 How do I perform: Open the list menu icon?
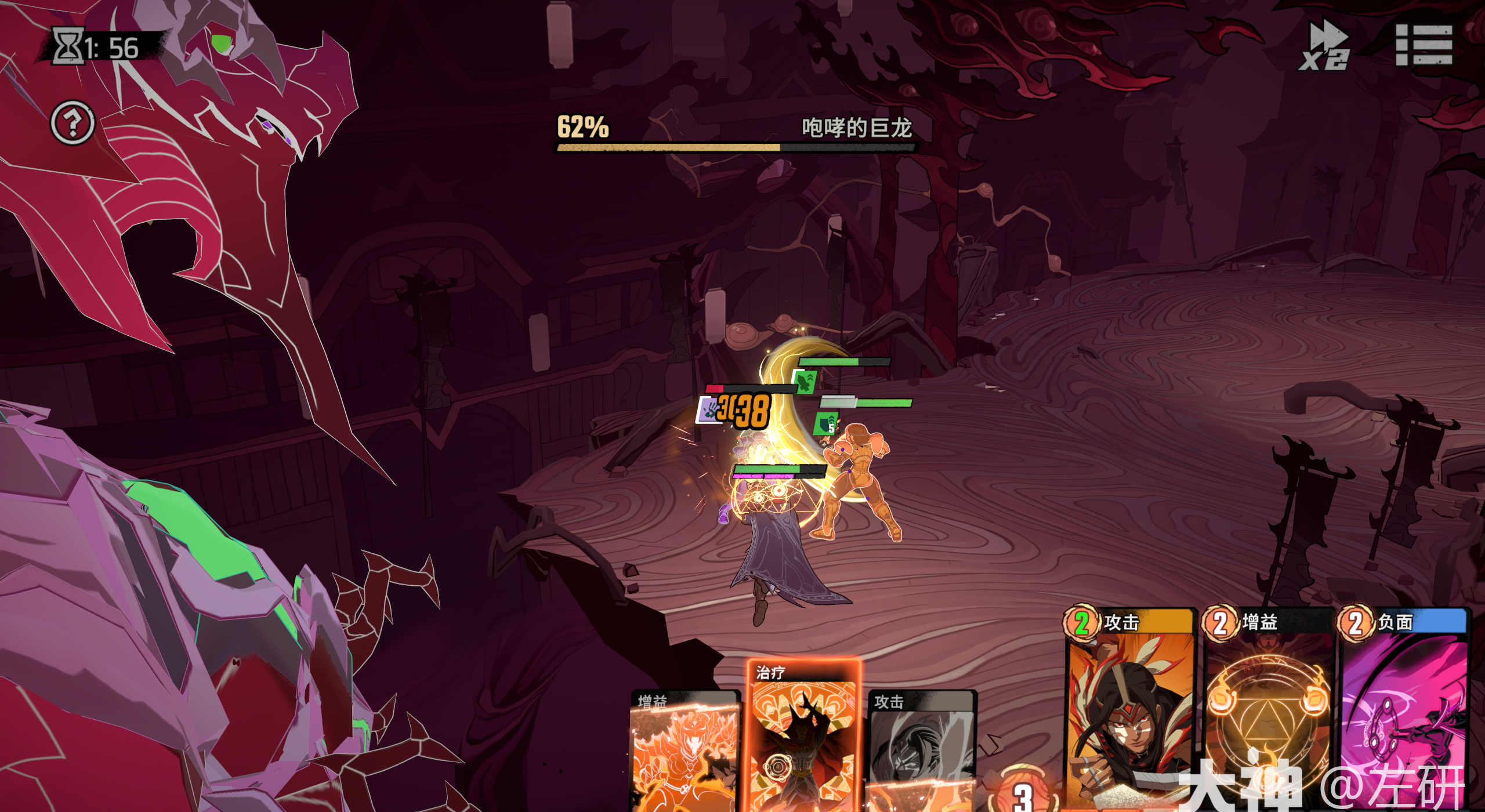click(1424, 45)
